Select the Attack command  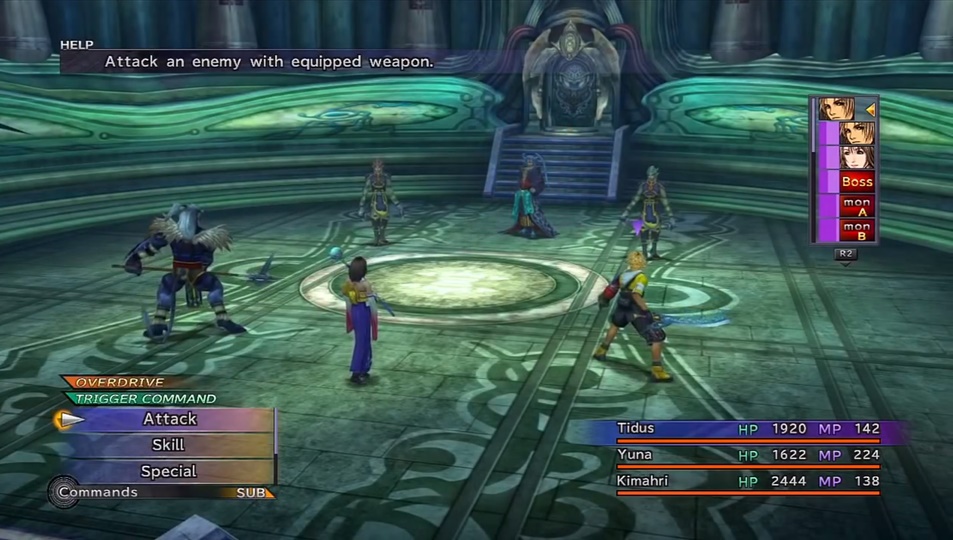pyautogui.click(x=170, y=419)
